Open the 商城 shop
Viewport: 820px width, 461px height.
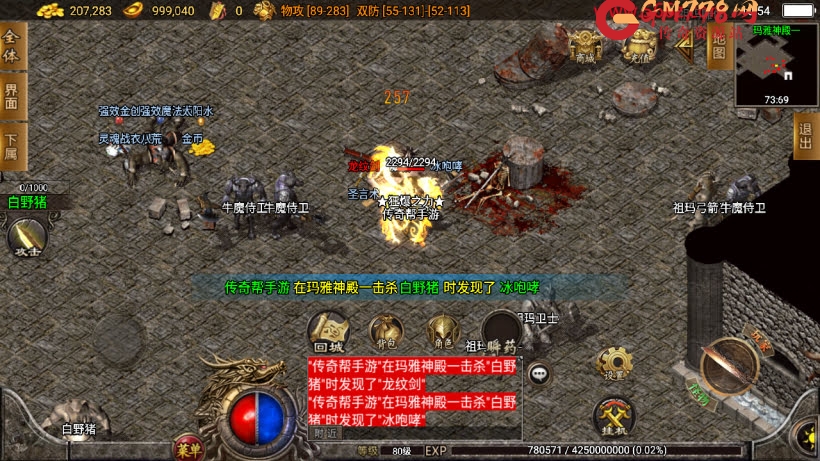click(x=585, y=45)
